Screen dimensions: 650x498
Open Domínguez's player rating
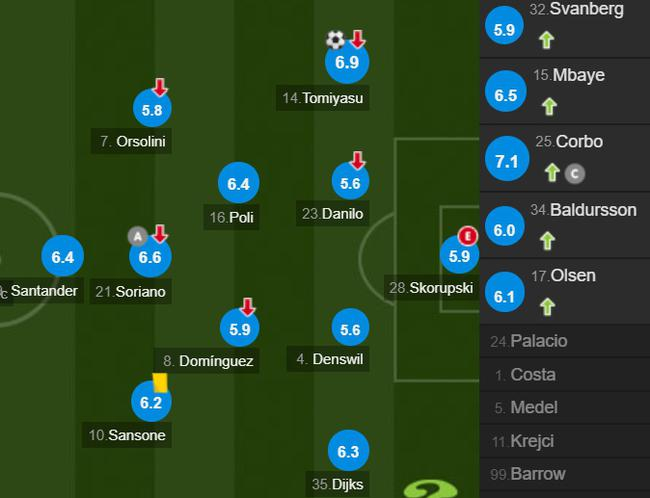pos(238,327)
